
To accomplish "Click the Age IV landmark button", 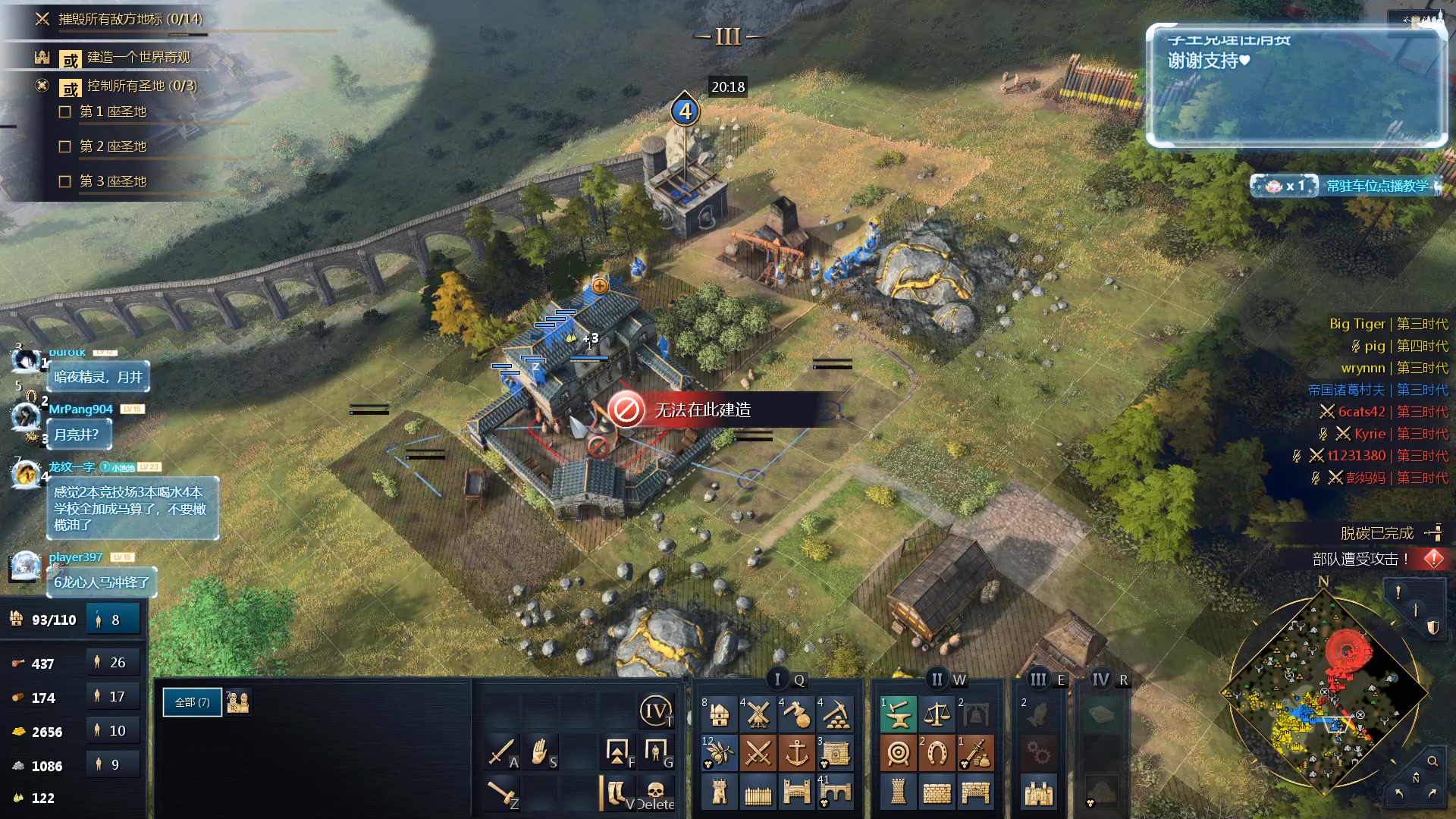I will tap(655, 711).
